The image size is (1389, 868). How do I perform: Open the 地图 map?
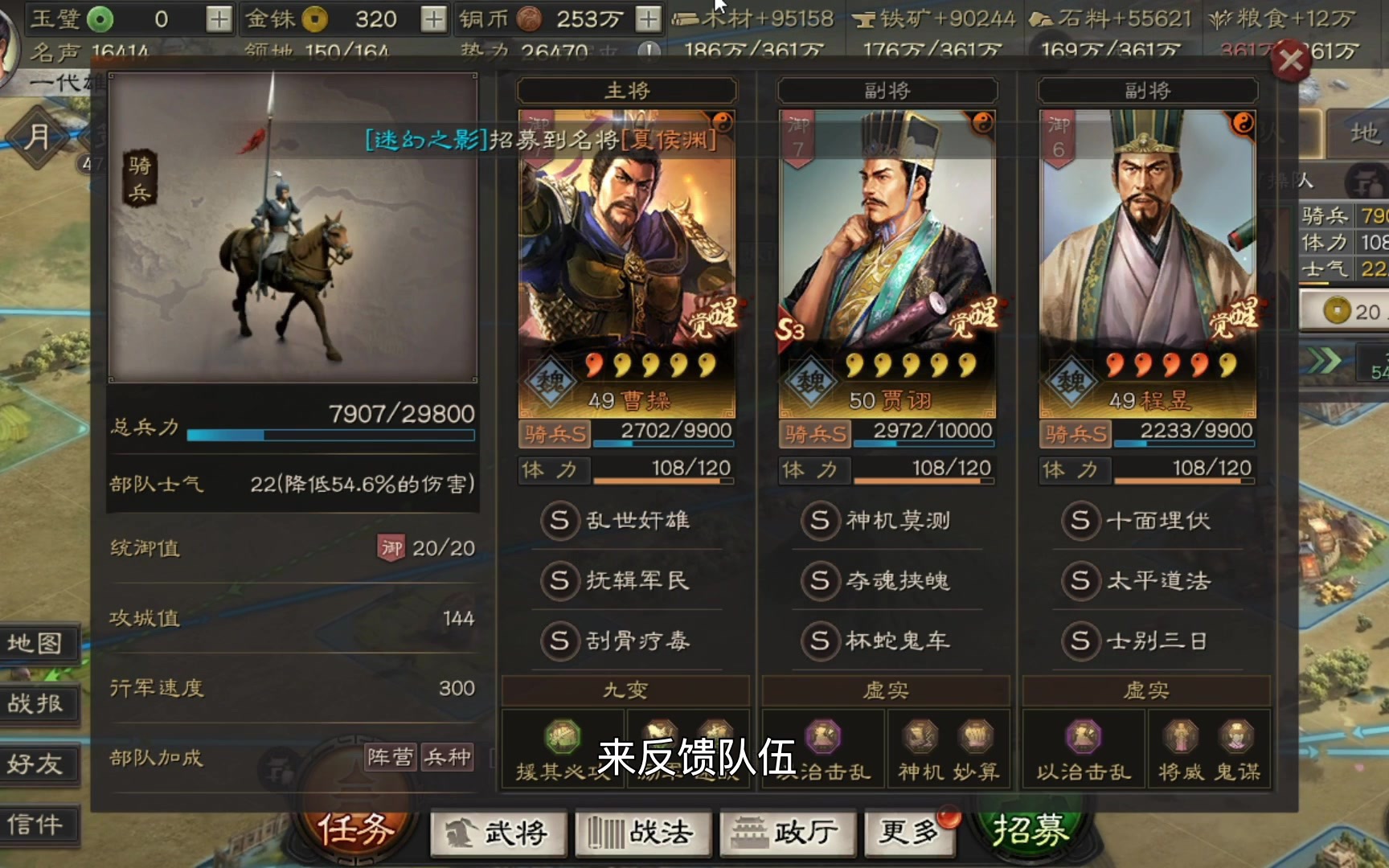(36, 643)
